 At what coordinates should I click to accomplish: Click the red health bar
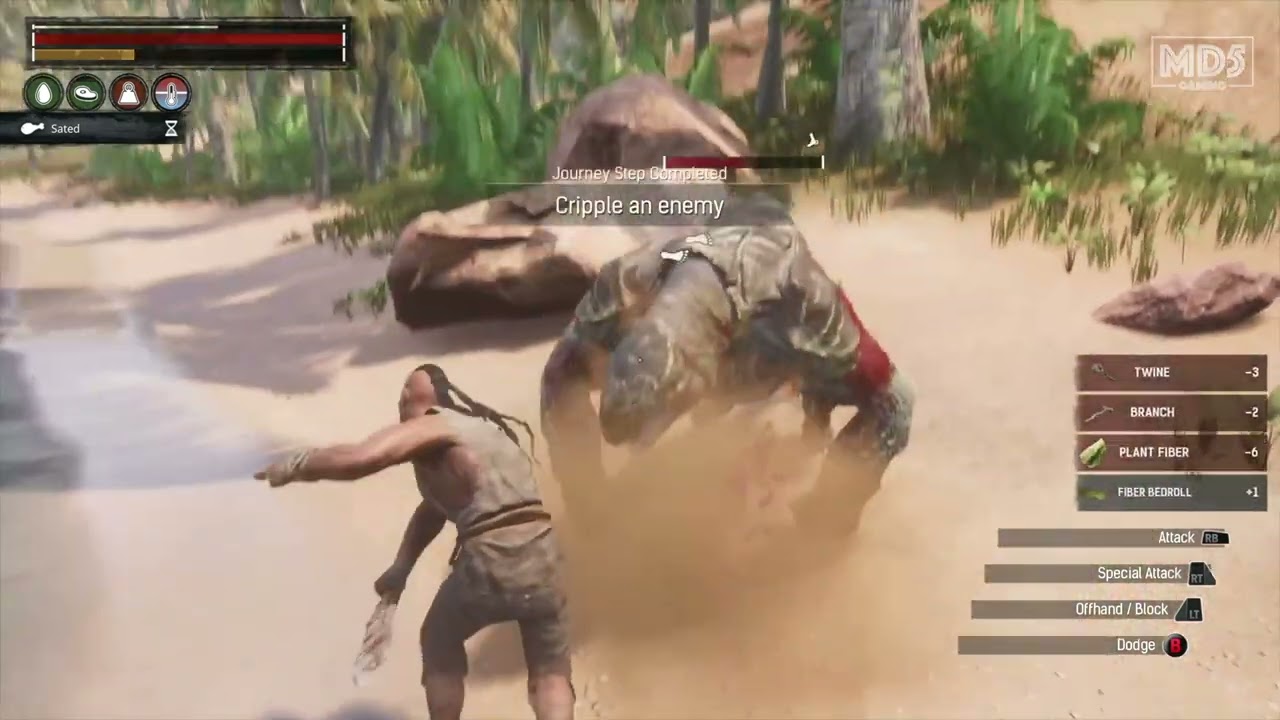pos(190,40)
